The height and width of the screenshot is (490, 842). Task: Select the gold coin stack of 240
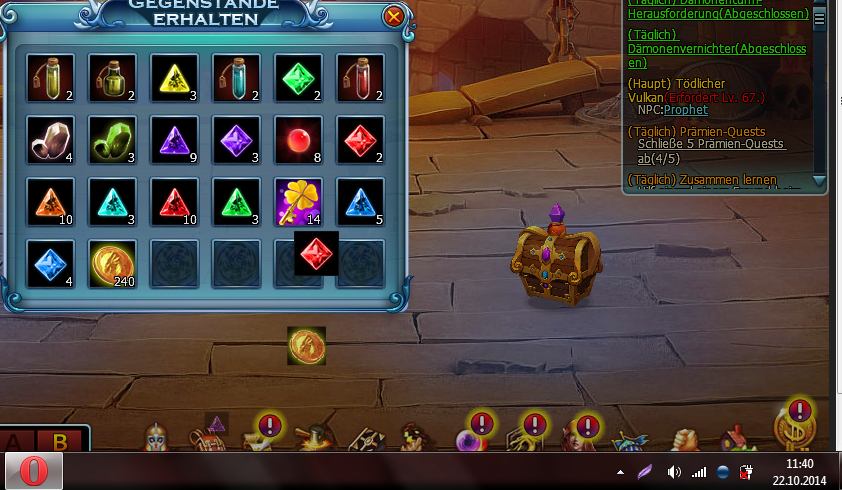pos(111,263)
